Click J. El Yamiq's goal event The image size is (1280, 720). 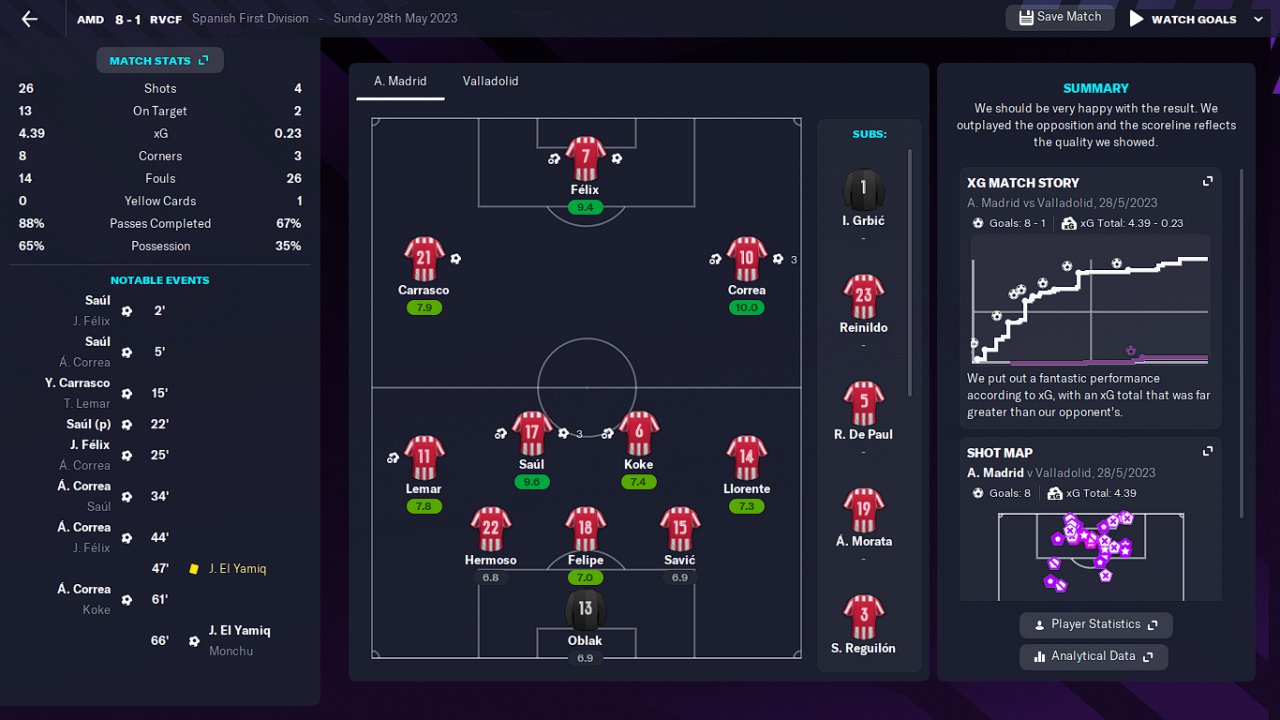[x=239, y=631]
